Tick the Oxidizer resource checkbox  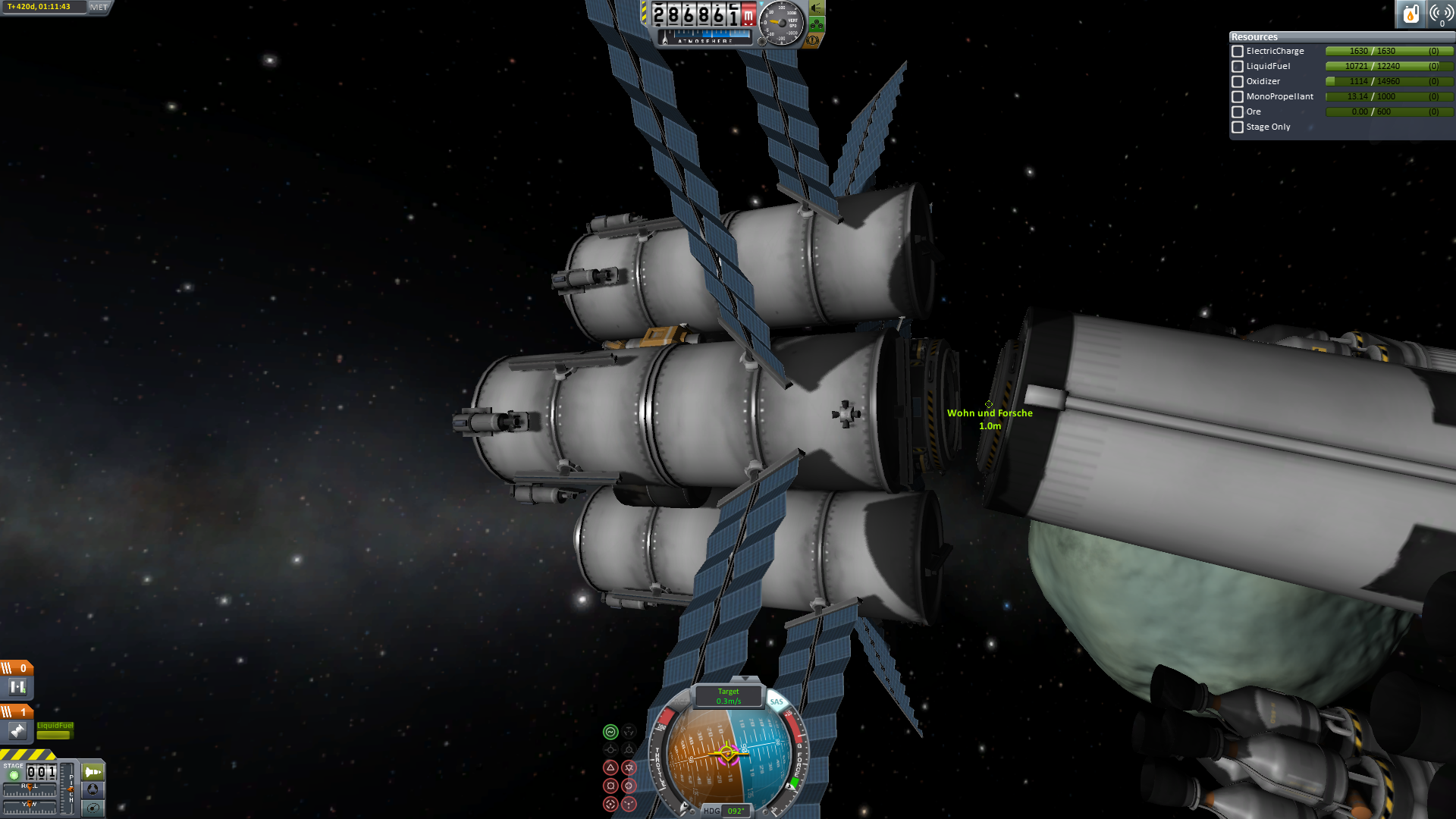tap(1238, 82)
